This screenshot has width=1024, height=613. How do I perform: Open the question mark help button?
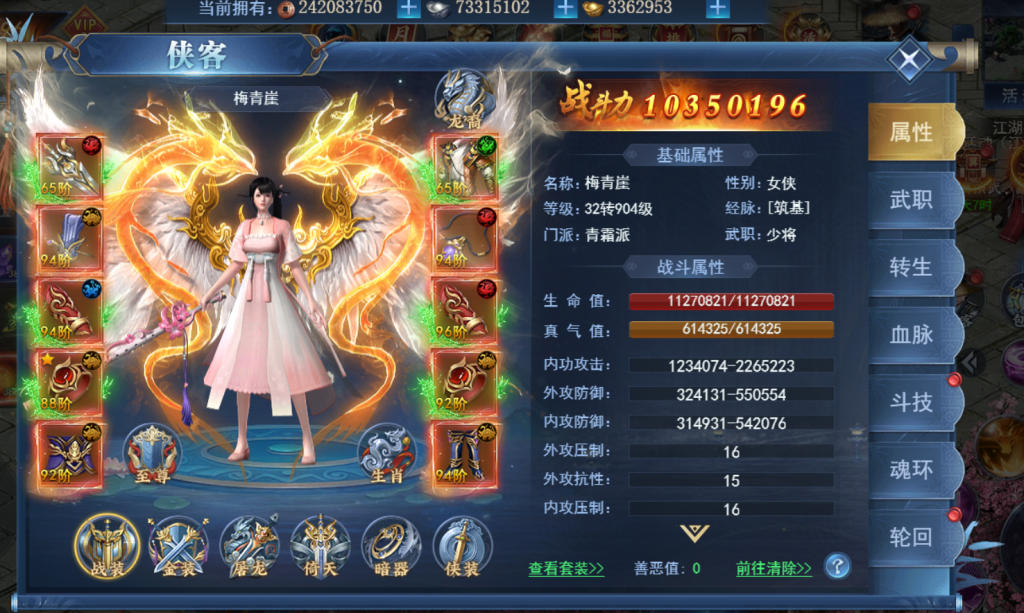point(837,567)
